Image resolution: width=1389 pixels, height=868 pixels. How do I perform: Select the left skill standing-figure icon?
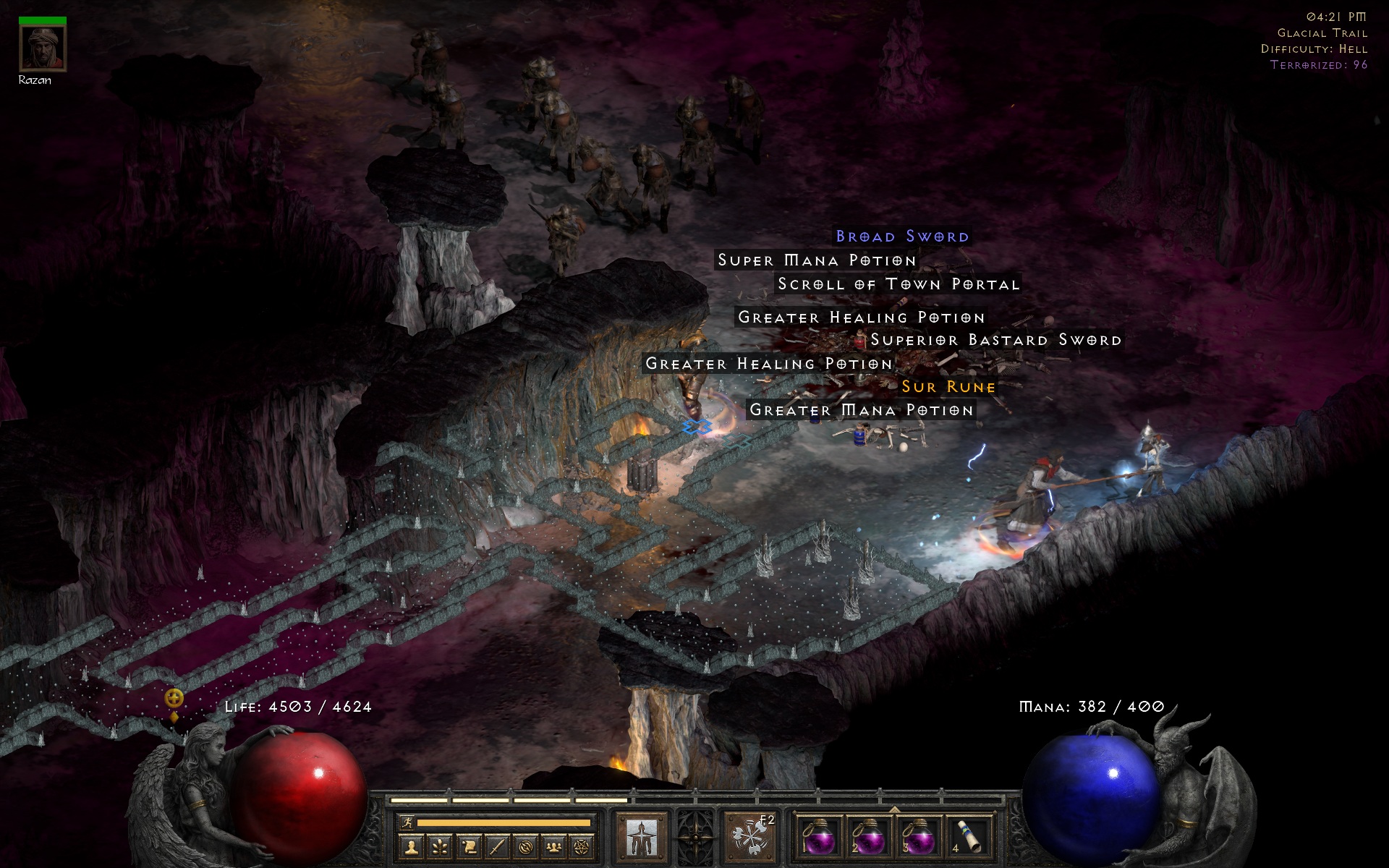(x=641, y=838)
